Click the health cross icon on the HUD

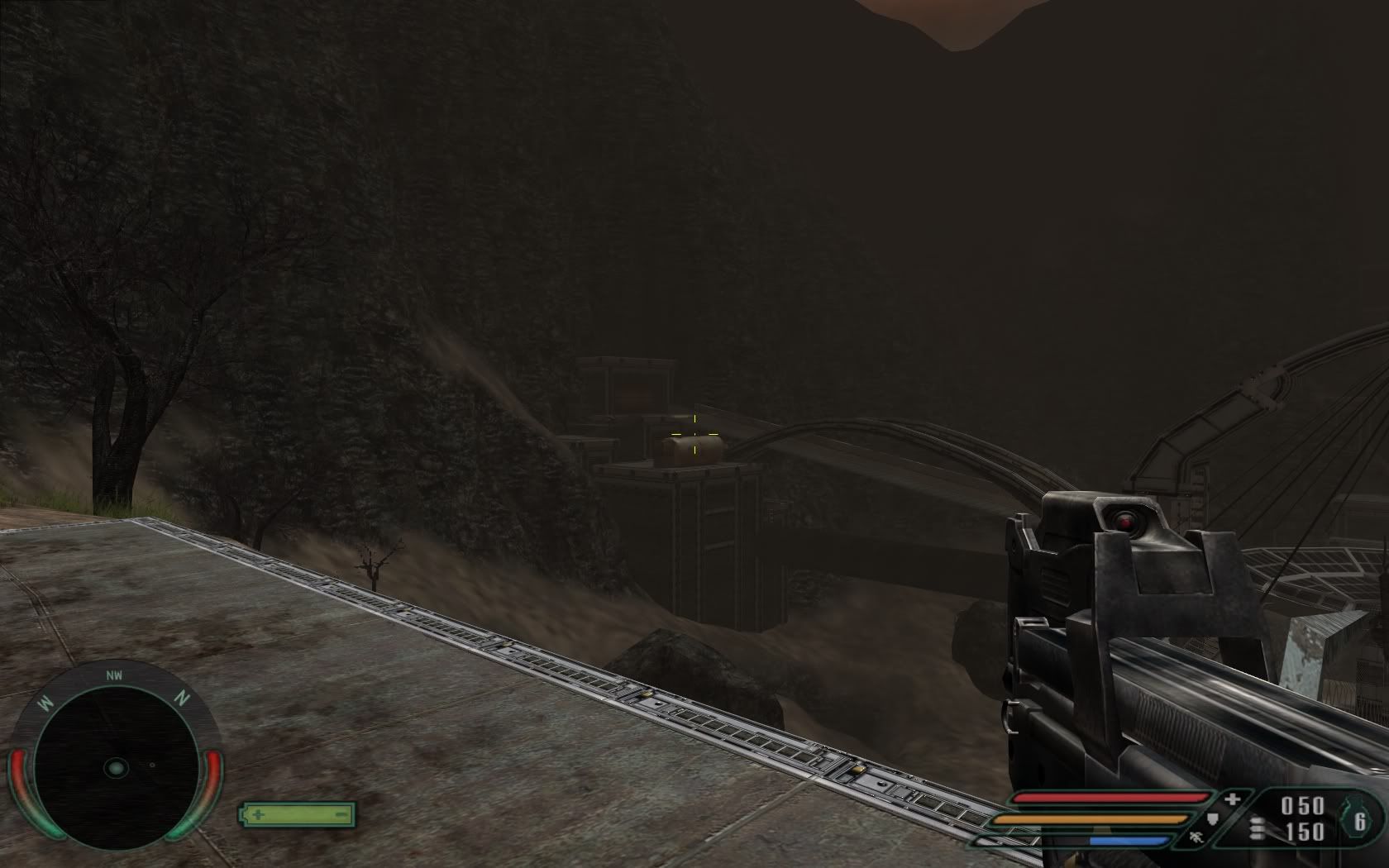[1234, 799]
